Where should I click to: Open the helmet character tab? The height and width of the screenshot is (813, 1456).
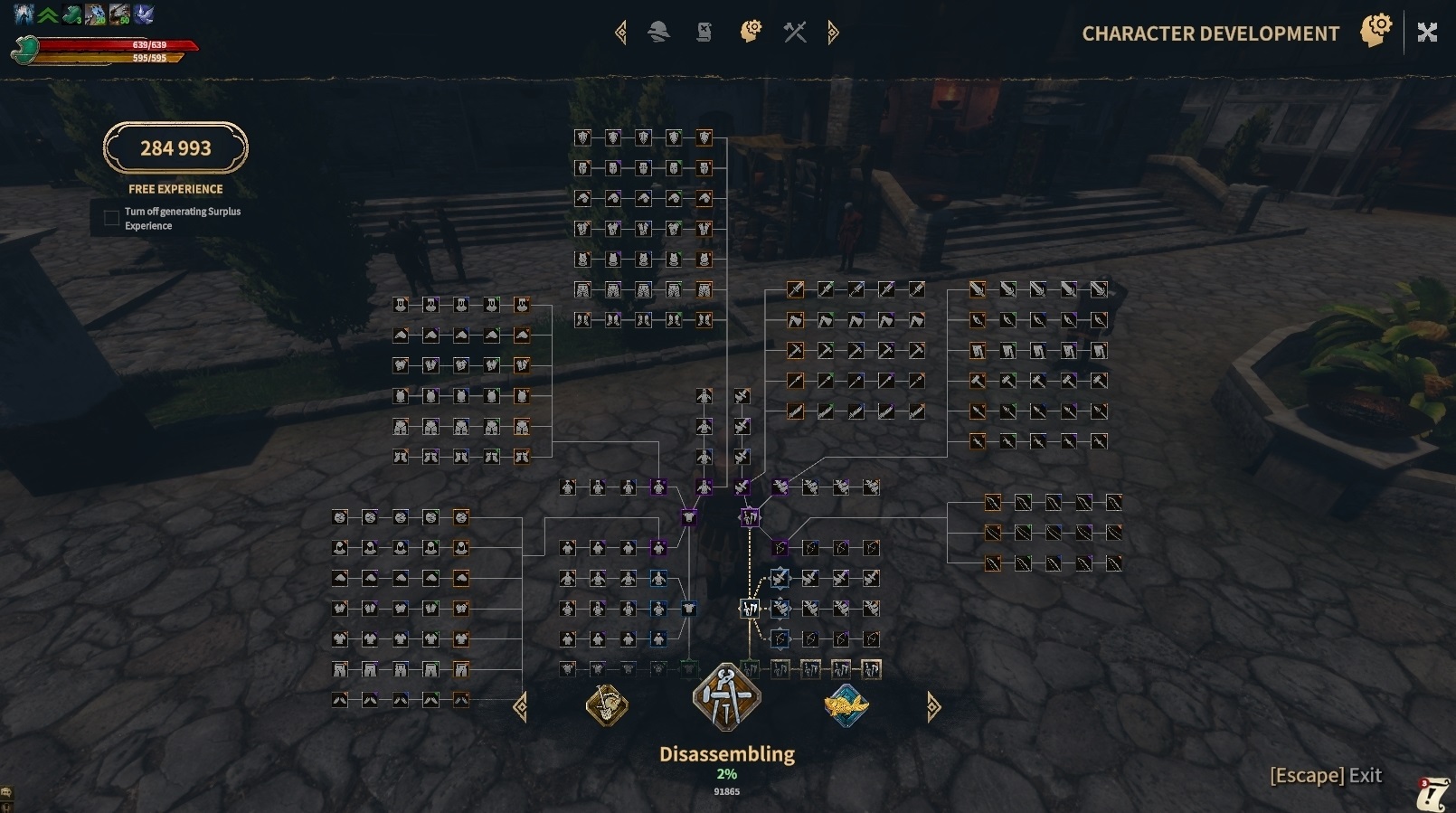(658, 33)
